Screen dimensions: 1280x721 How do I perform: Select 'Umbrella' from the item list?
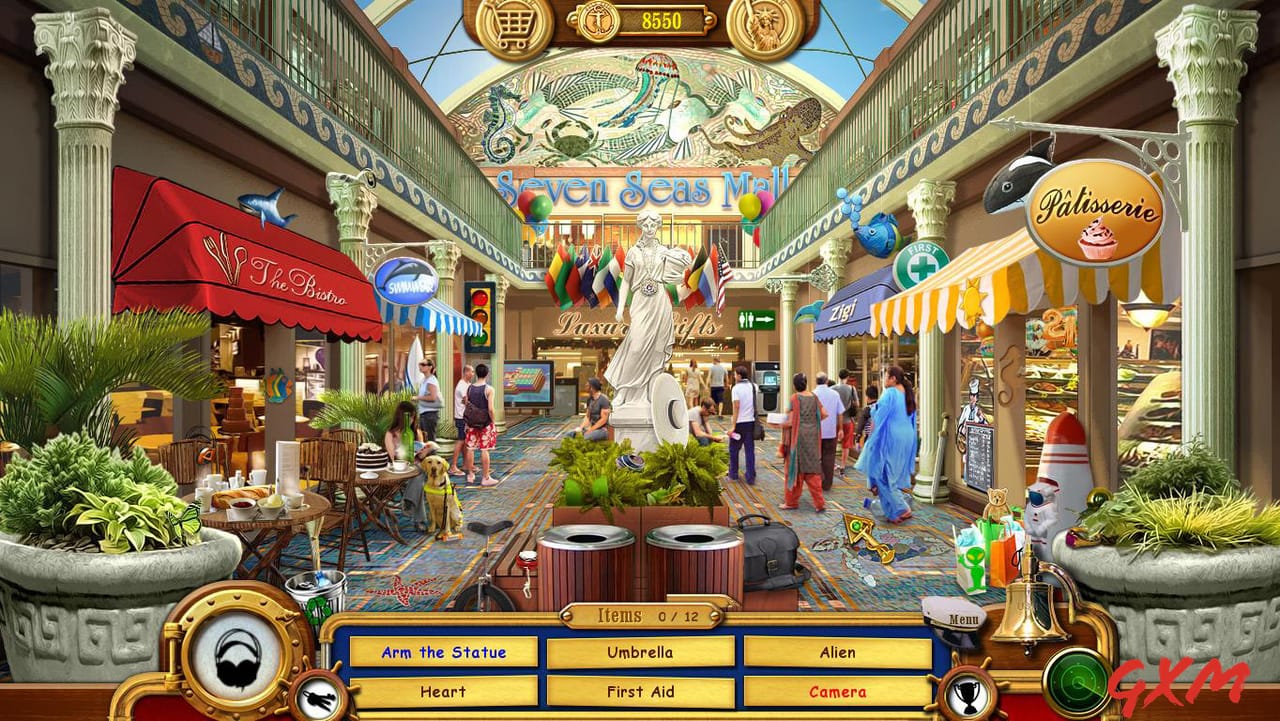pos(641,651)
